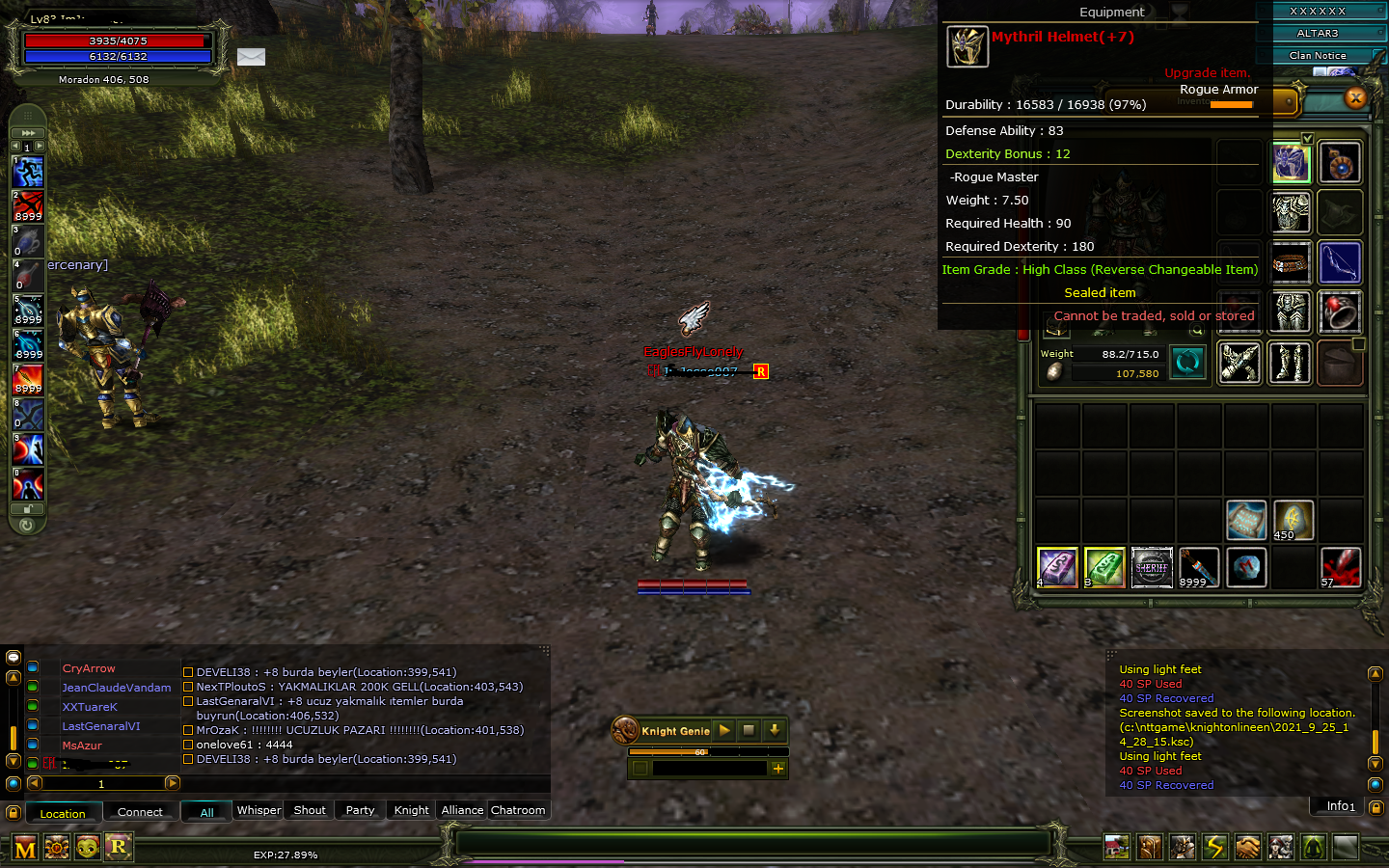Open the mail envelope near the HP bar
The width and height of the screenshot is (1389, 868).
tap(251, 57)
